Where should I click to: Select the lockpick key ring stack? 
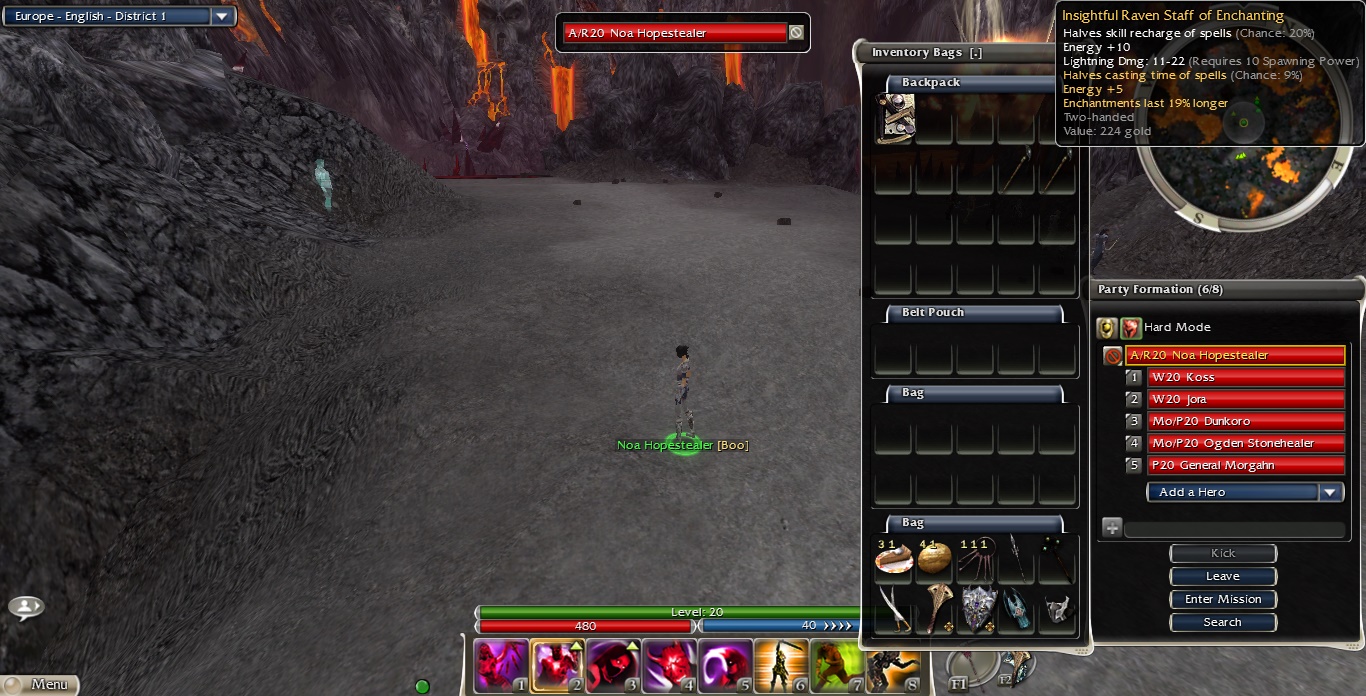975,559
